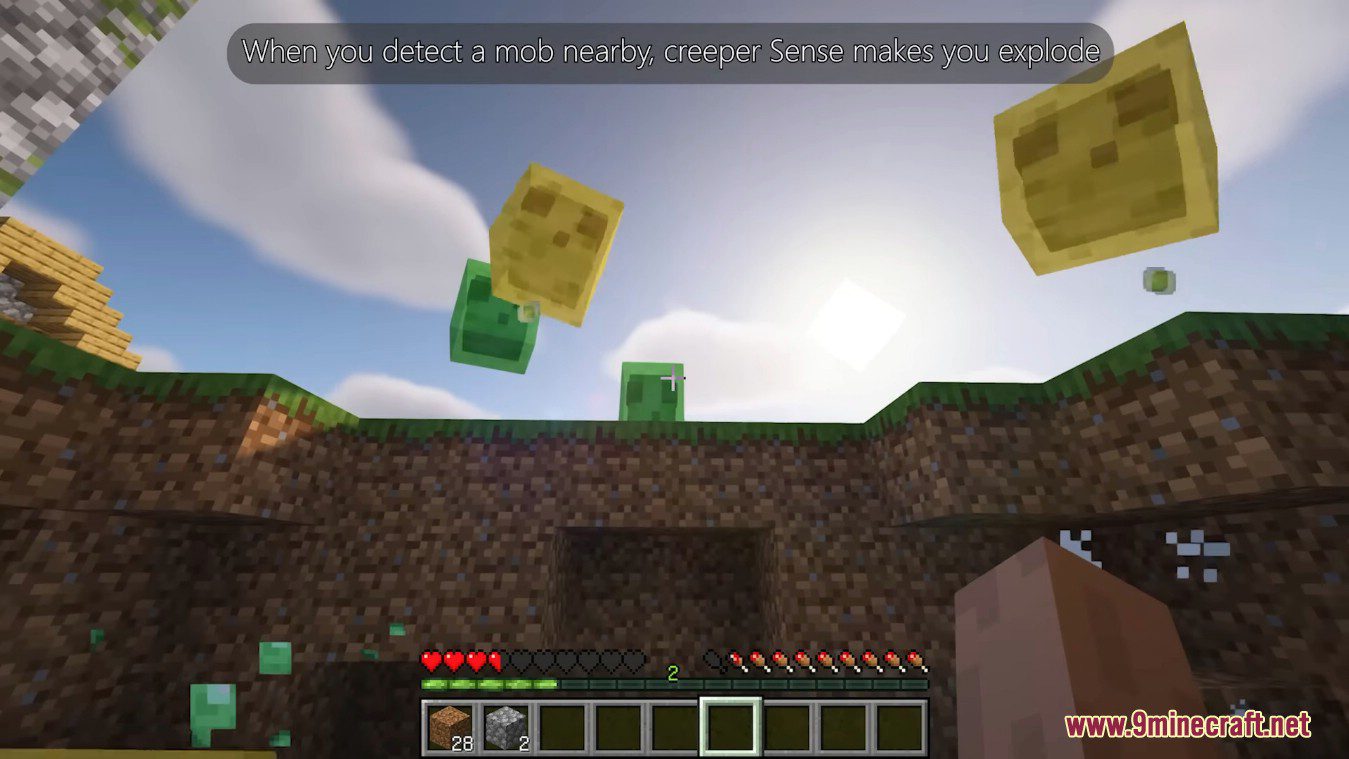This screenshot has height=759, width=1349.
Task: Click the first hunger drumstick icon
Action: (x=737, y=662)
